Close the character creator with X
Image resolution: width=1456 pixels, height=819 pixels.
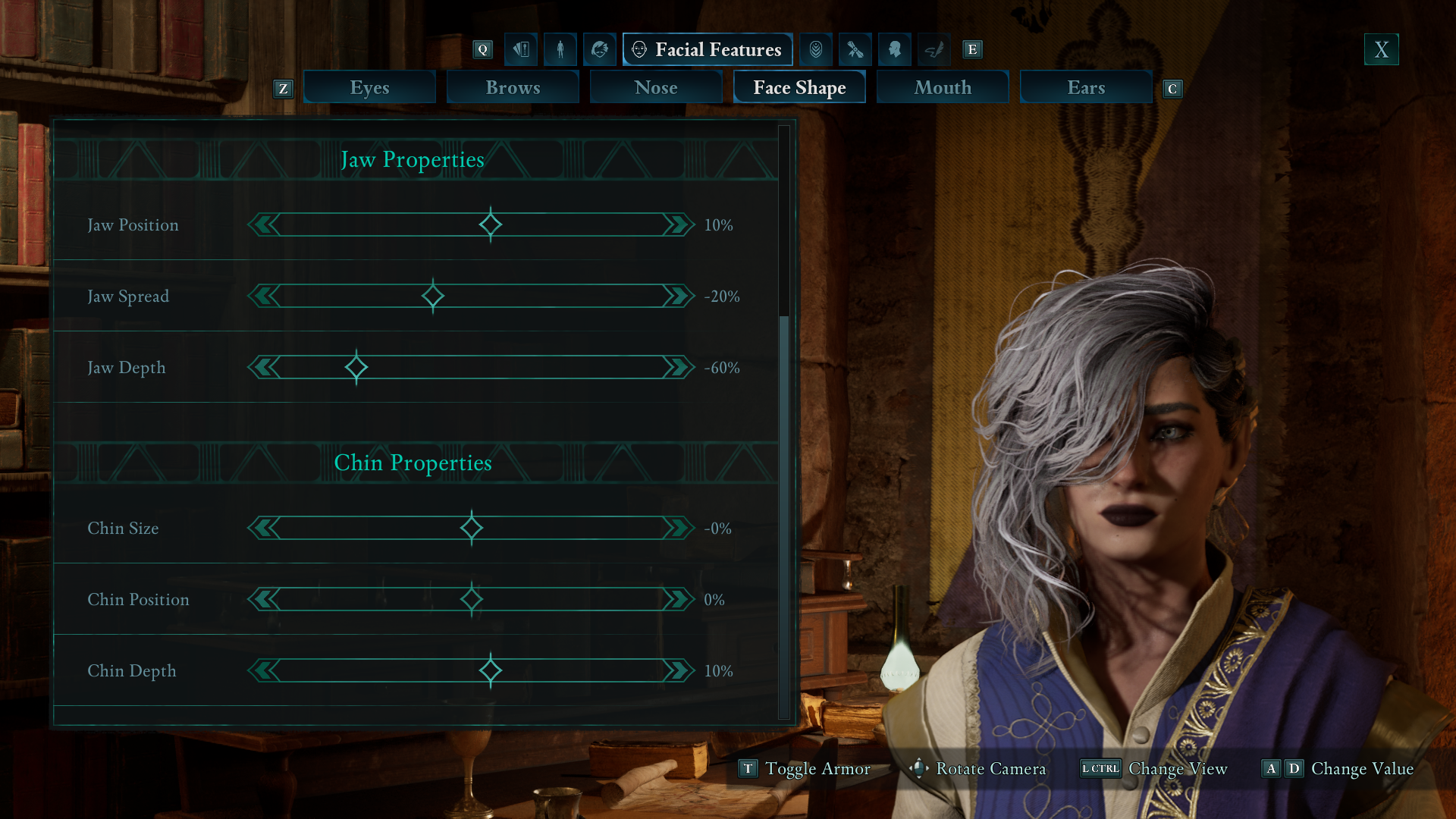coord(1381,49)
